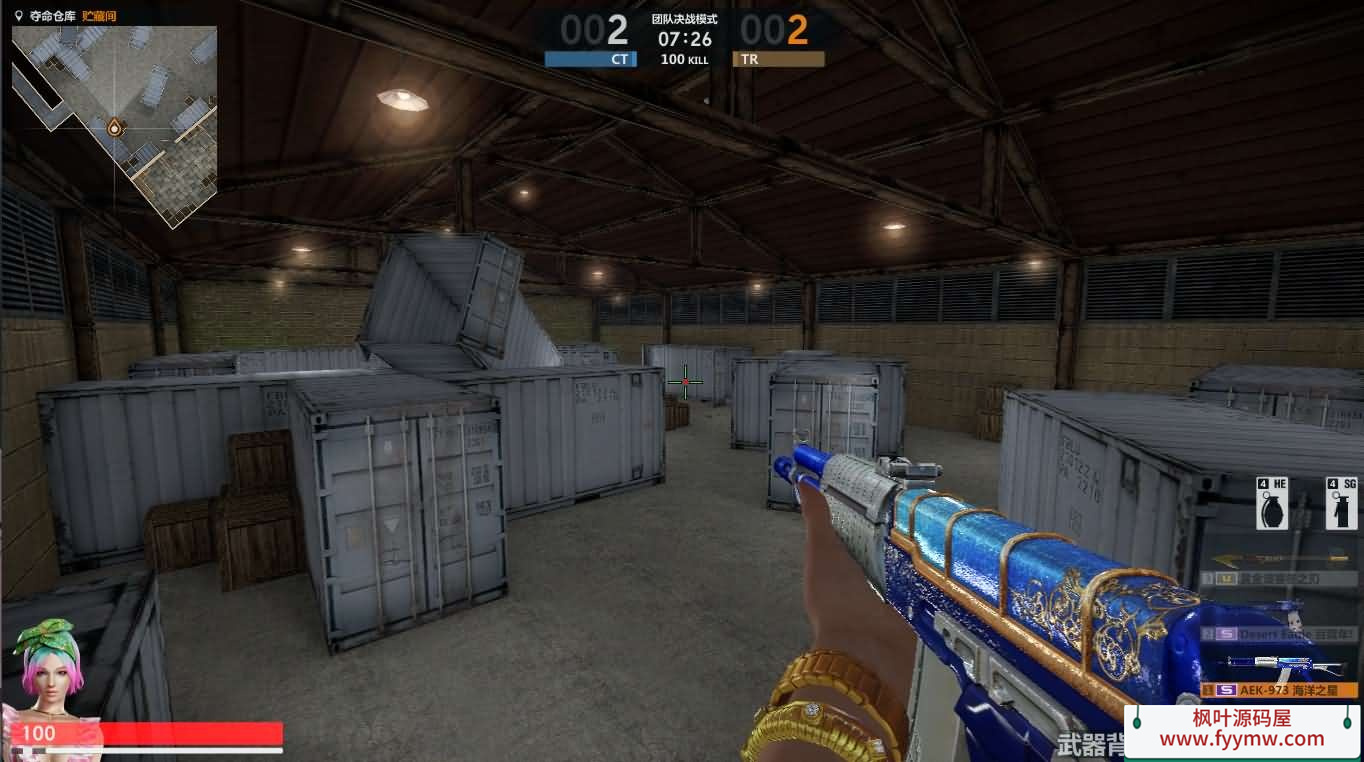
Task: Open the fyymw.com watermark link
Action: 1241,729
